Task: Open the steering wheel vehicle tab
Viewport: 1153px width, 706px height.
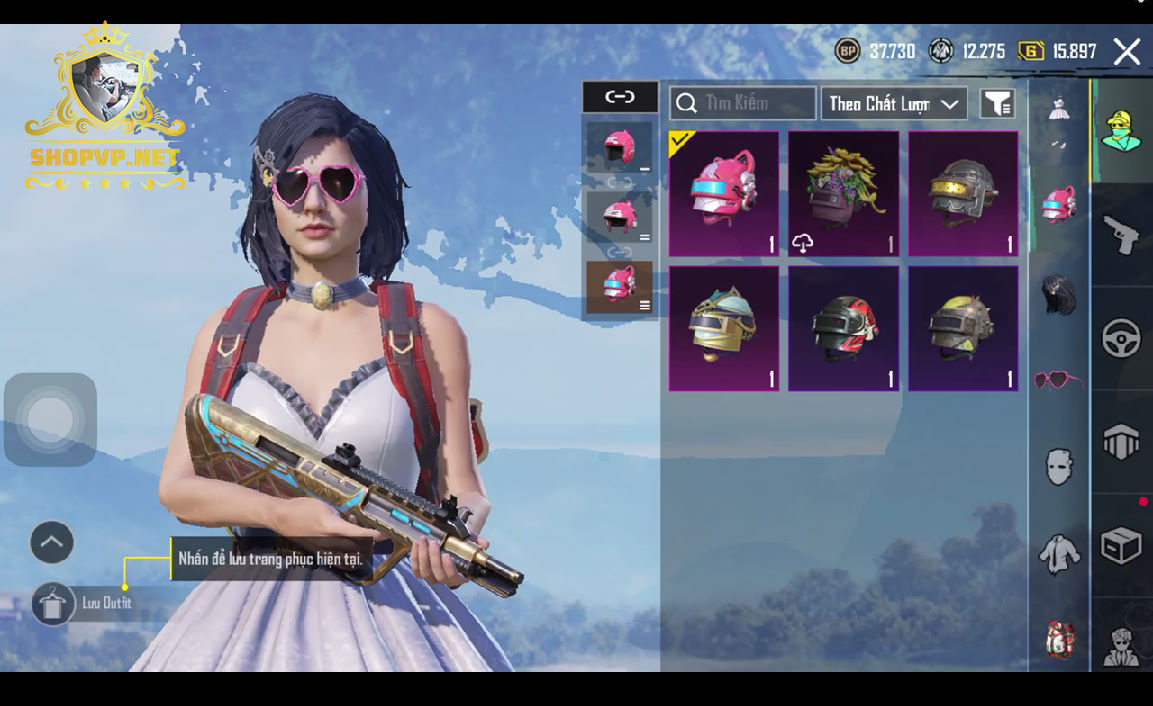Action: tap(1121, 338)
